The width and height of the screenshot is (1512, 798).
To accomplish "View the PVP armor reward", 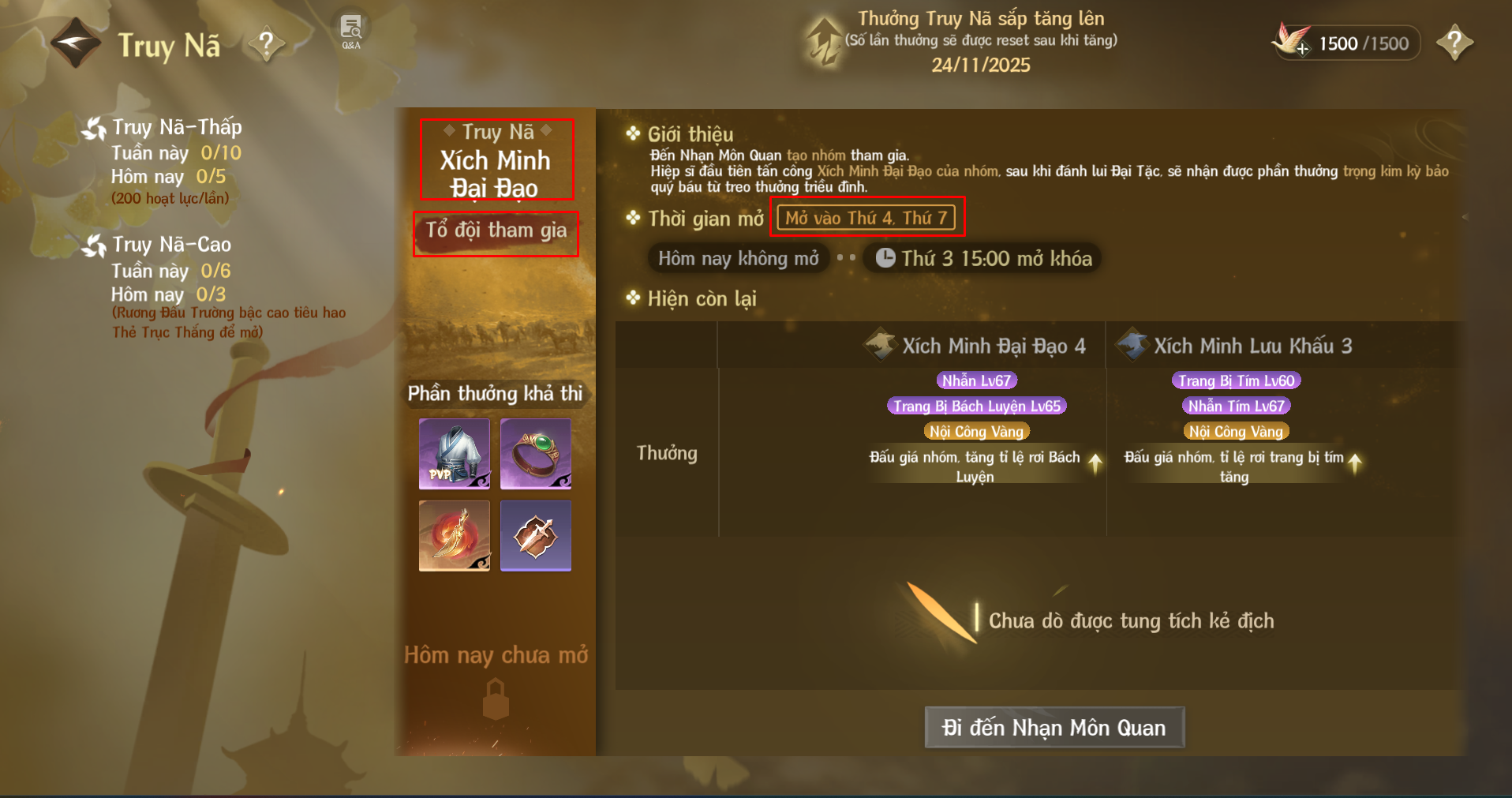I will (455, 454).
